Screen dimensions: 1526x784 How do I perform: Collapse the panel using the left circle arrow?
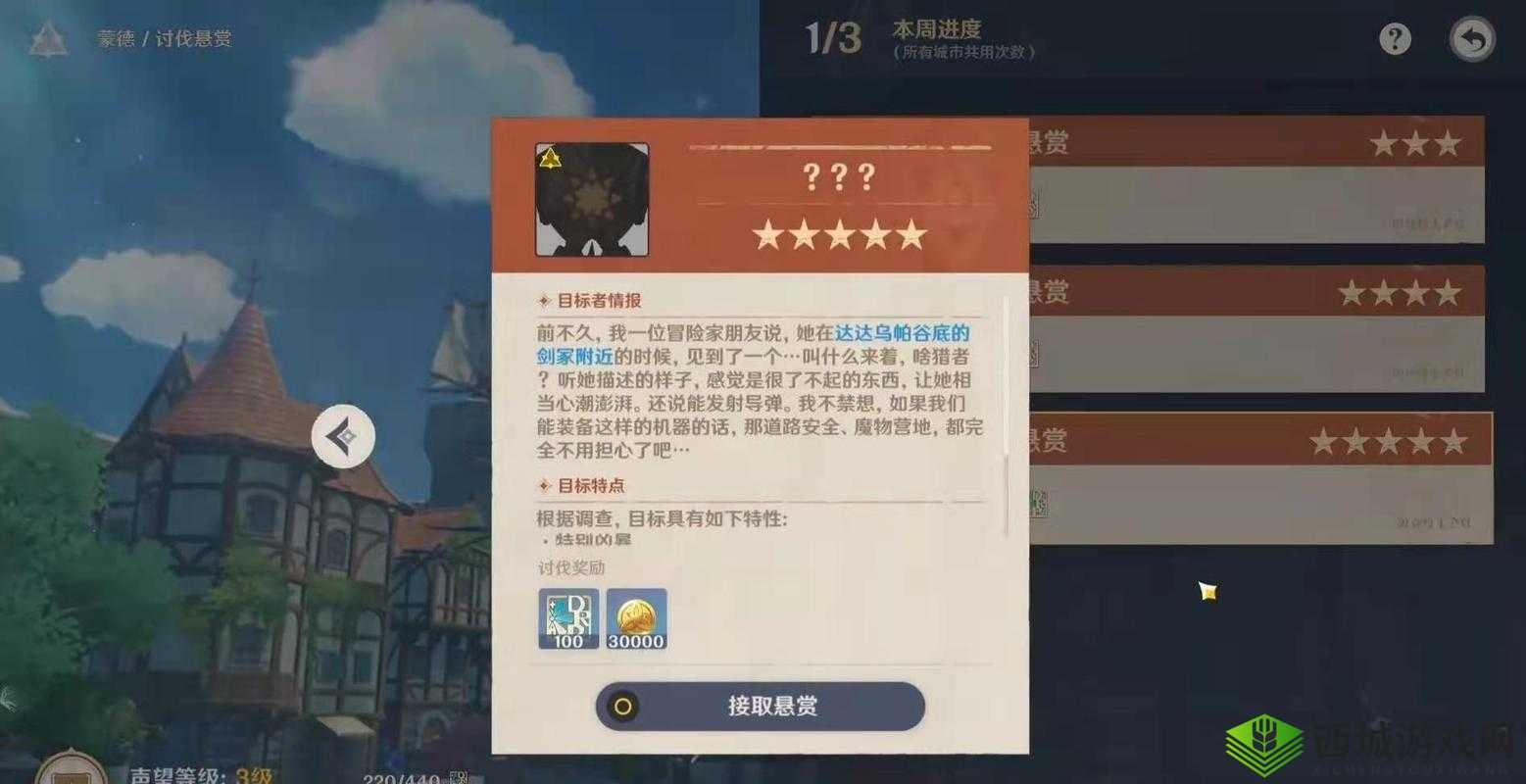pyautogui.click(x=342, y=437)
